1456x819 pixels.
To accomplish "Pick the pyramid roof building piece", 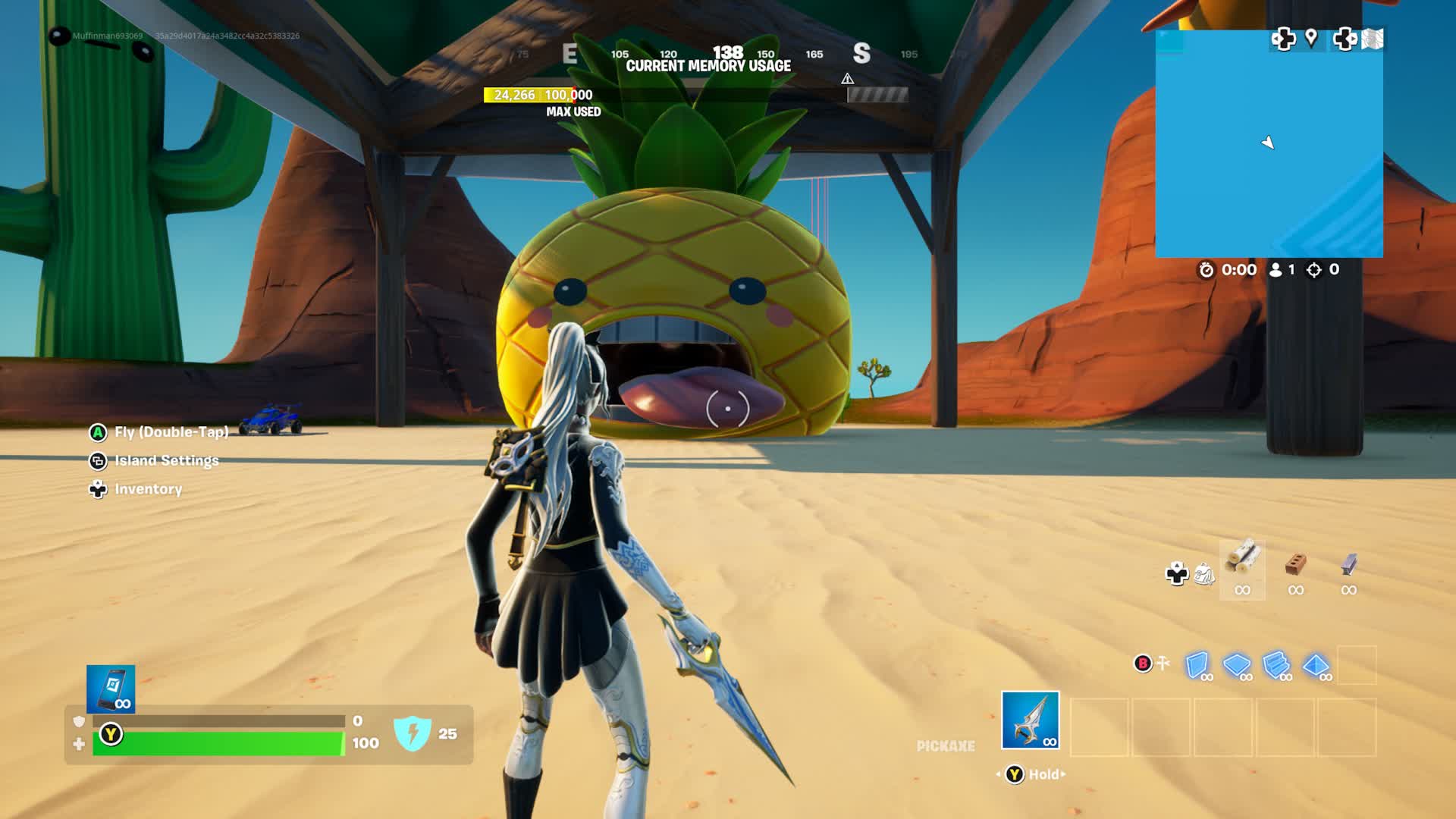I will (x=1316, y=666).
